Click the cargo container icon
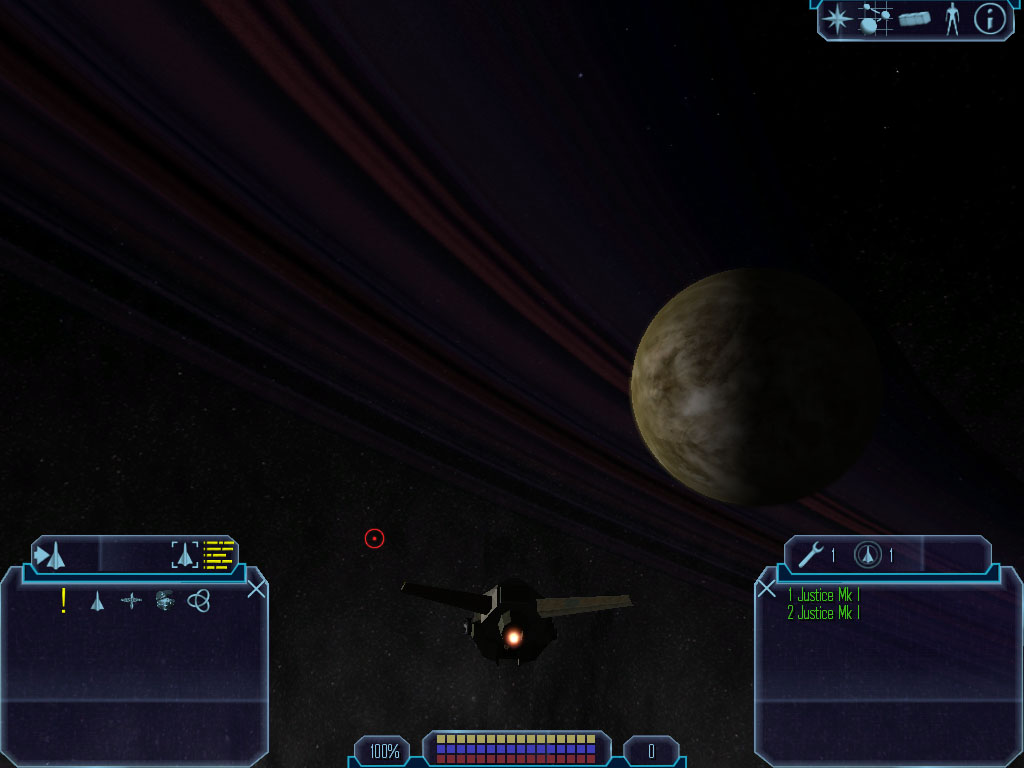The width and height of the screenshot is (1024, 768). coord(914,19)
